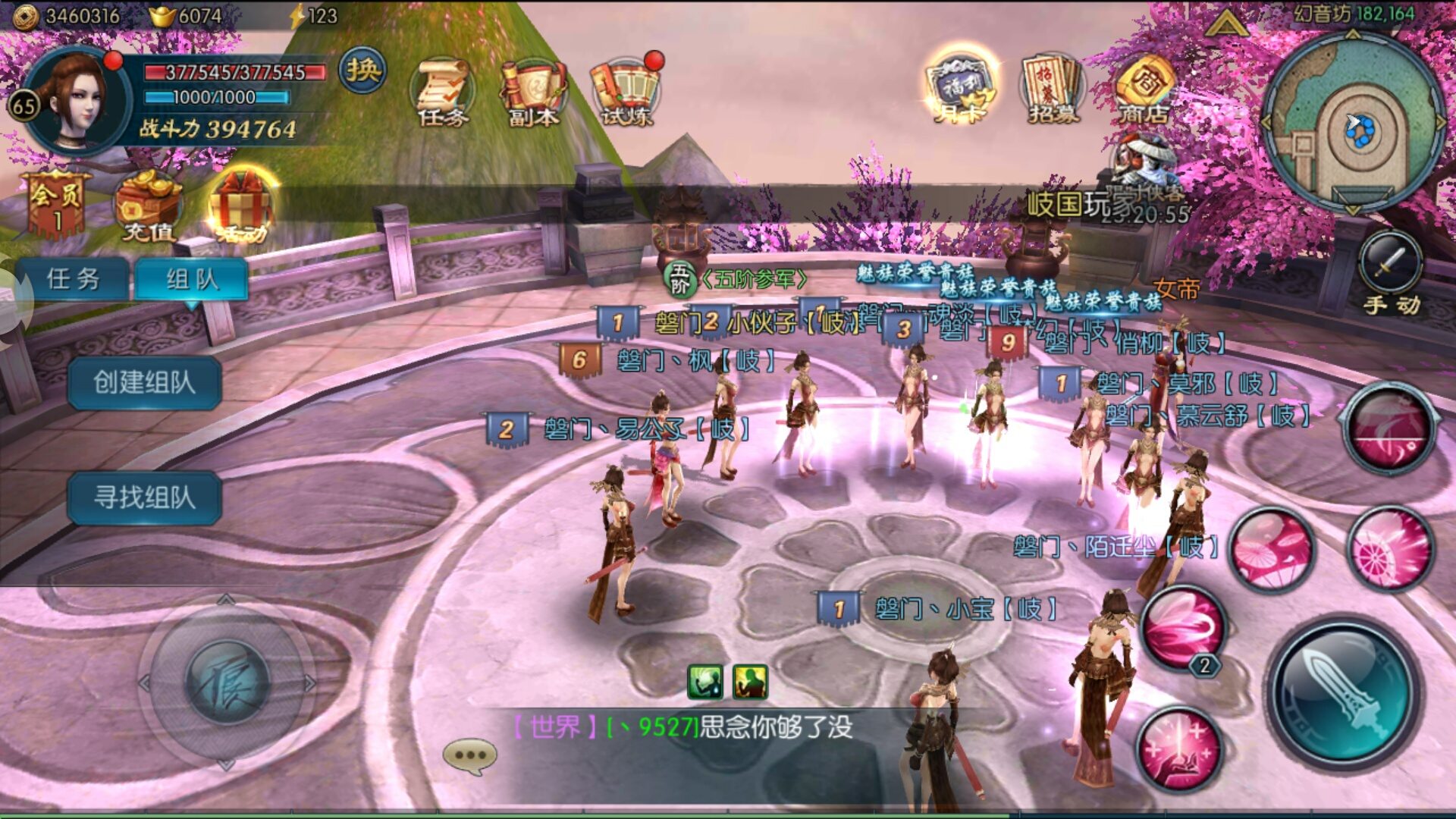The height and width of the screenshot is (819, 1456).
Task: Switch to the 任务 tab
Action: tap(73, 279)
